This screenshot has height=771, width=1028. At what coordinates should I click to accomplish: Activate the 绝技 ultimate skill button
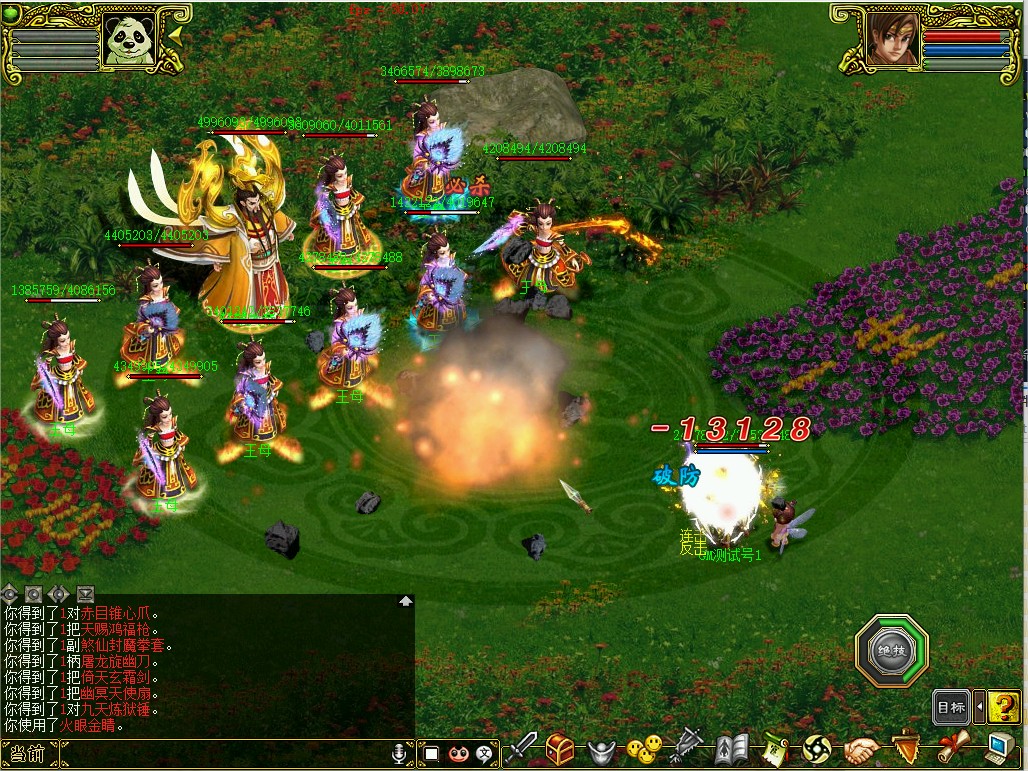pos(891,652)
